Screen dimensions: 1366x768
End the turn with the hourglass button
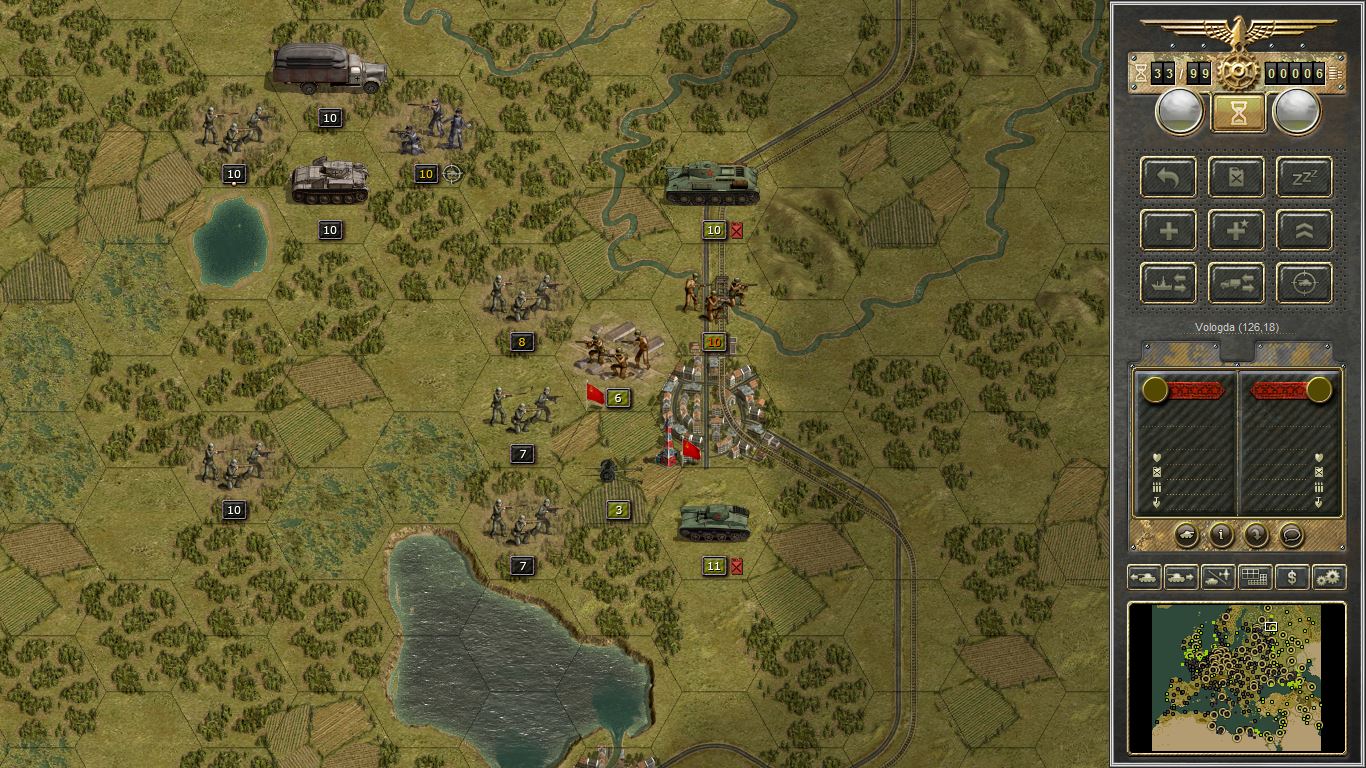point(1237,113)
